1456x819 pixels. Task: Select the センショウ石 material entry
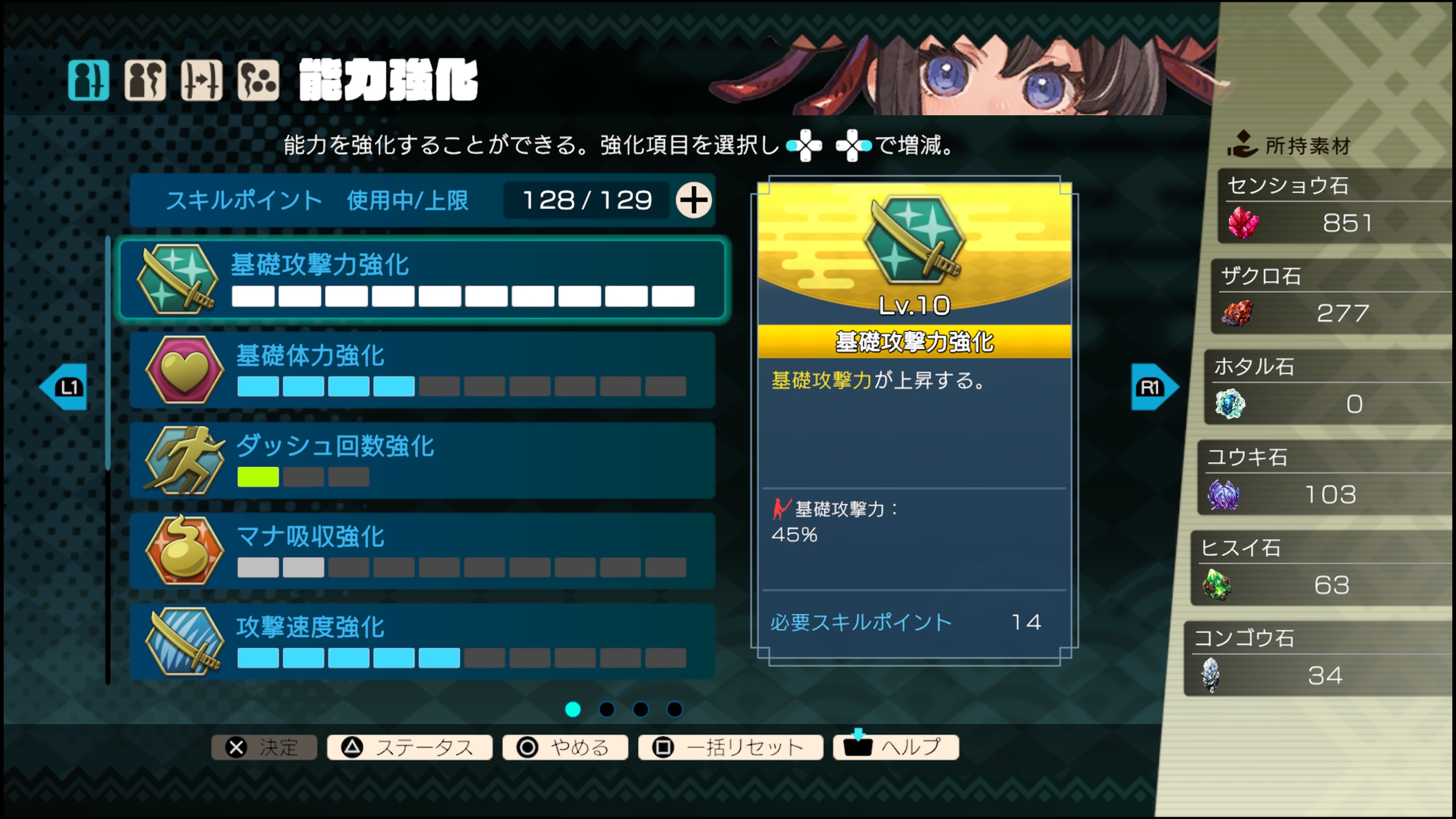pyautogui.click(x=1333, y=206)
